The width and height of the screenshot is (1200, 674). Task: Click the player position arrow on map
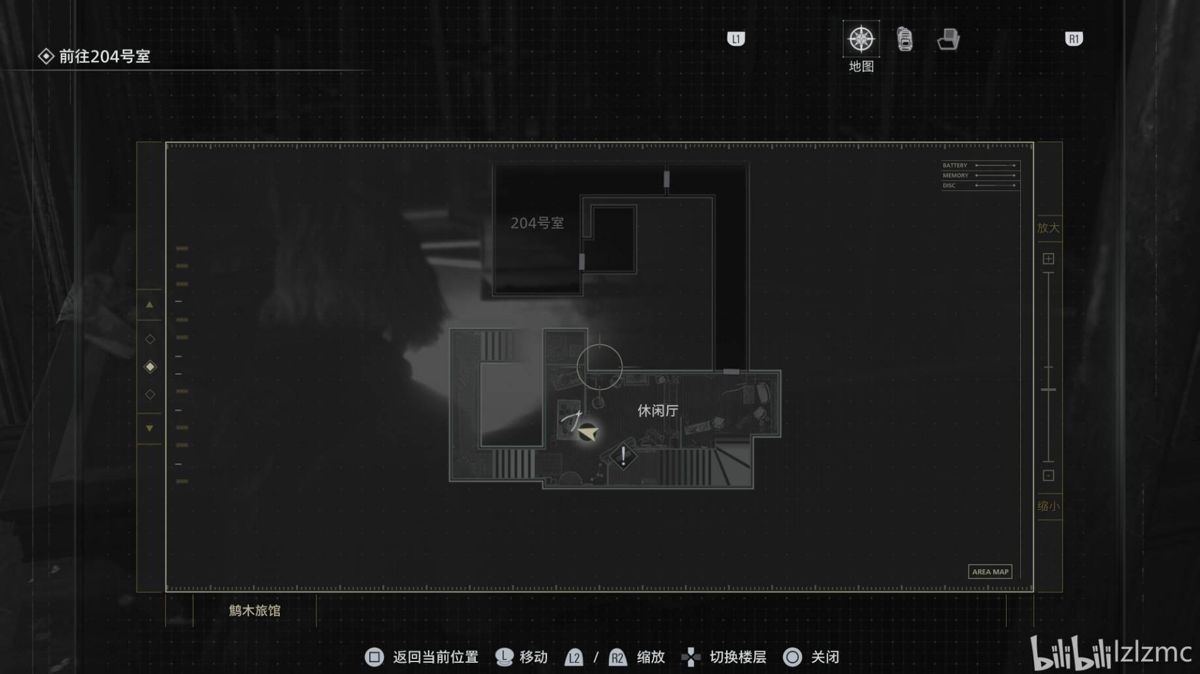[589, 432]
